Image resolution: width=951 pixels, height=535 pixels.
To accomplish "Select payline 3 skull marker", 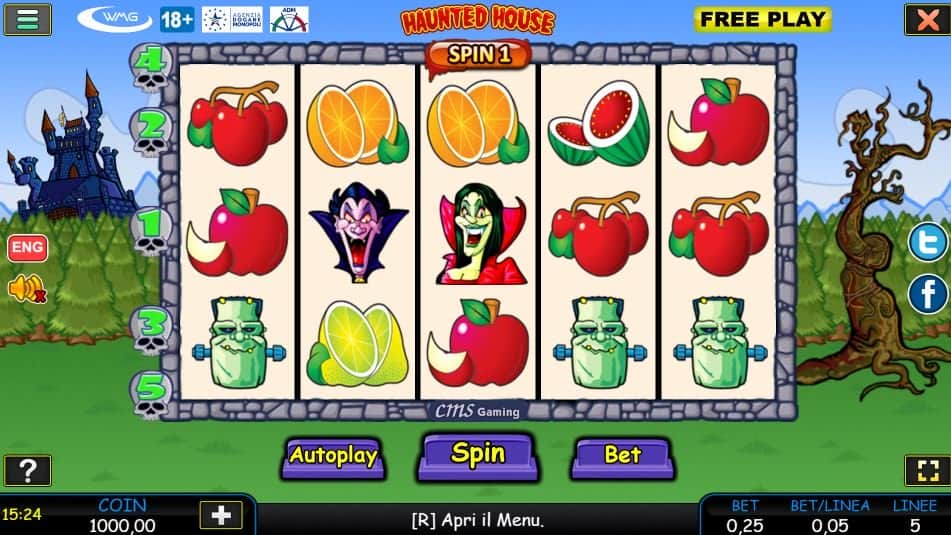I will [150, 328].
